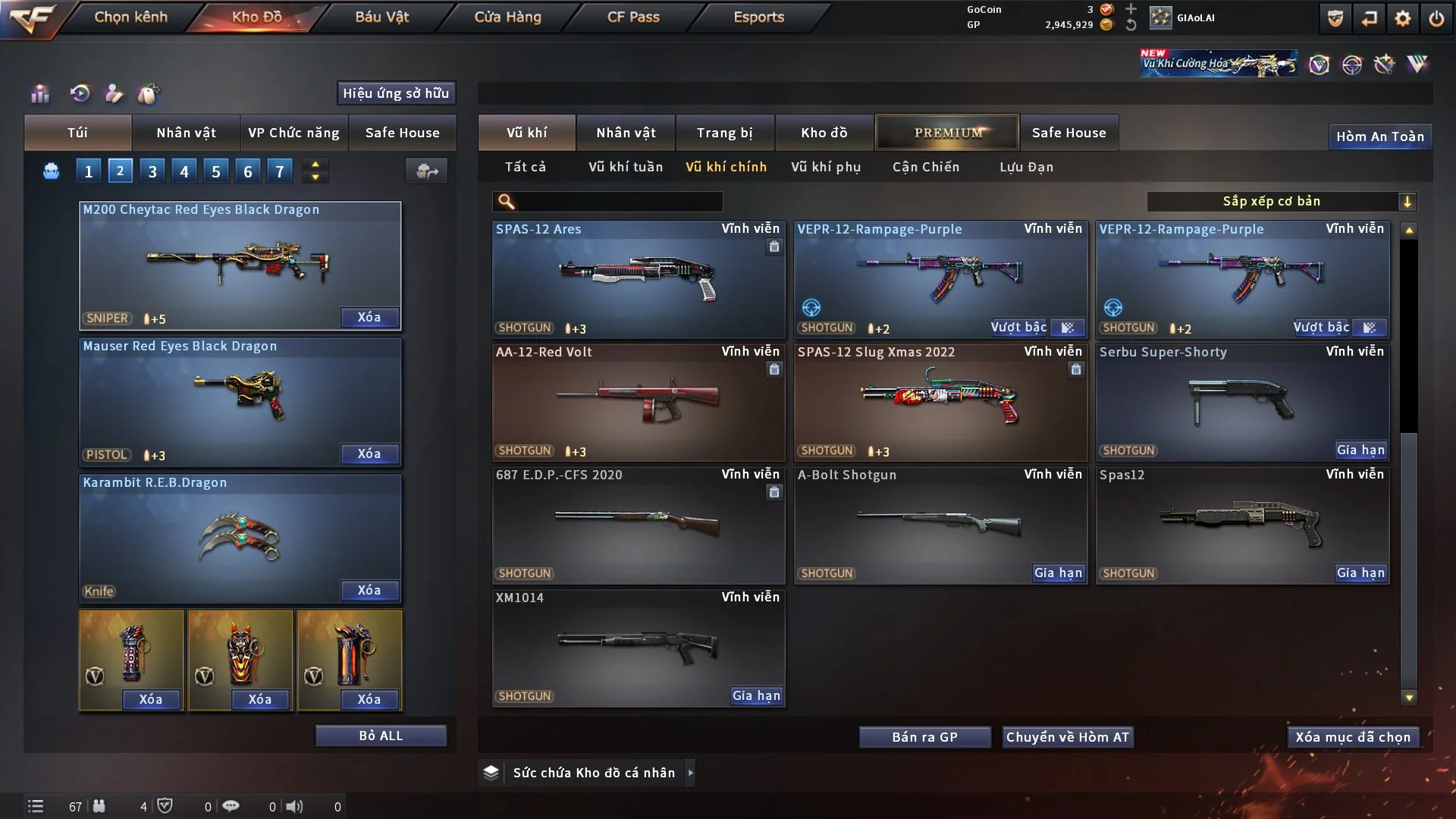This screenshot has height=819, width=1456.
Task: Open the gear settings icon
Action: point(1403,18)
